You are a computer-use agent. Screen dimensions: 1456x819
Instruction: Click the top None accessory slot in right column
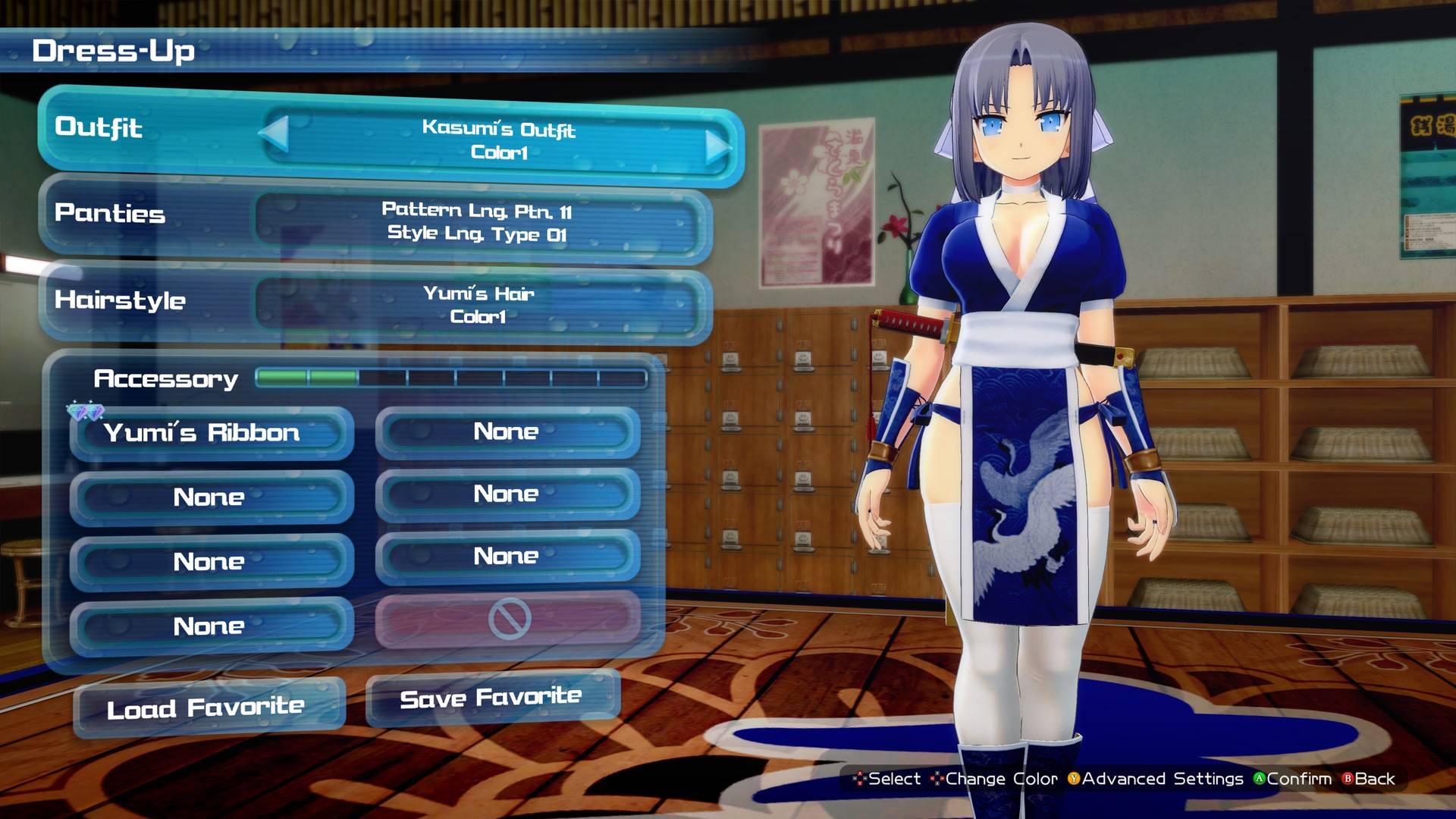tap(507, 431)
